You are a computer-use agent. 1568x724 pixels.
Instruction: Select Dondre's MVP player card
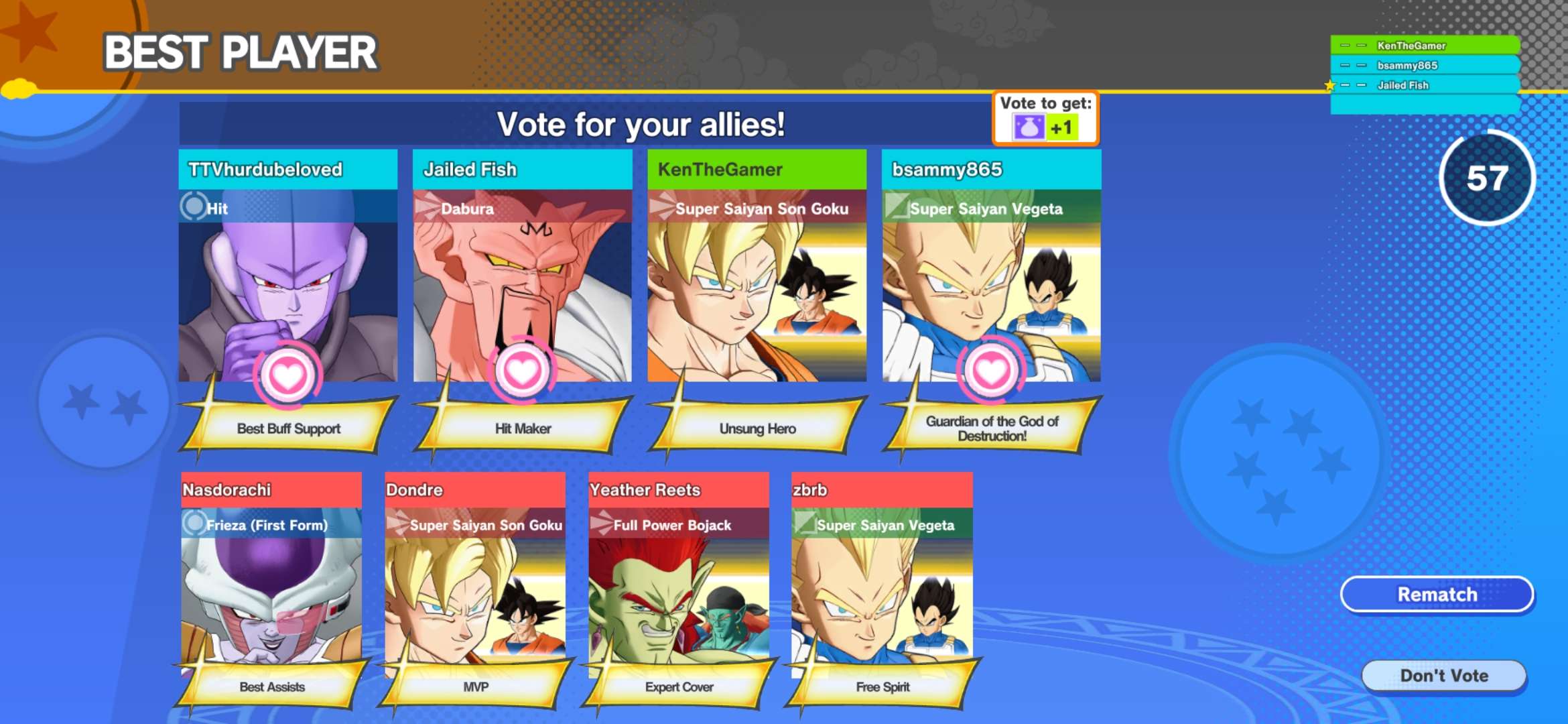pyautogui.click(x=475, y=583)
